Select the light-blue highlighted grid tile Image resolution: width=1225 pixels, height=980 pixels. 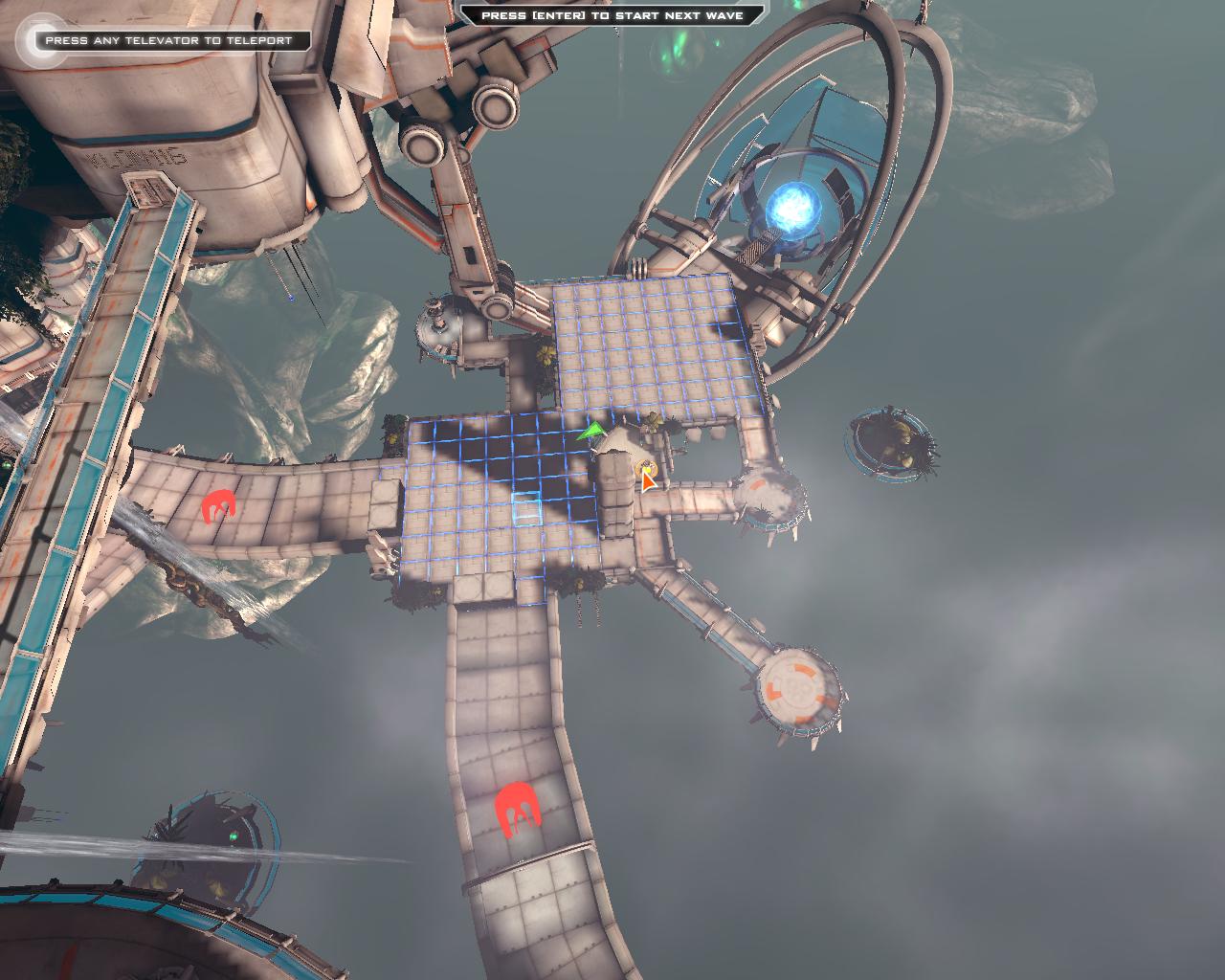pyautogui.click(x=526, y=508)
